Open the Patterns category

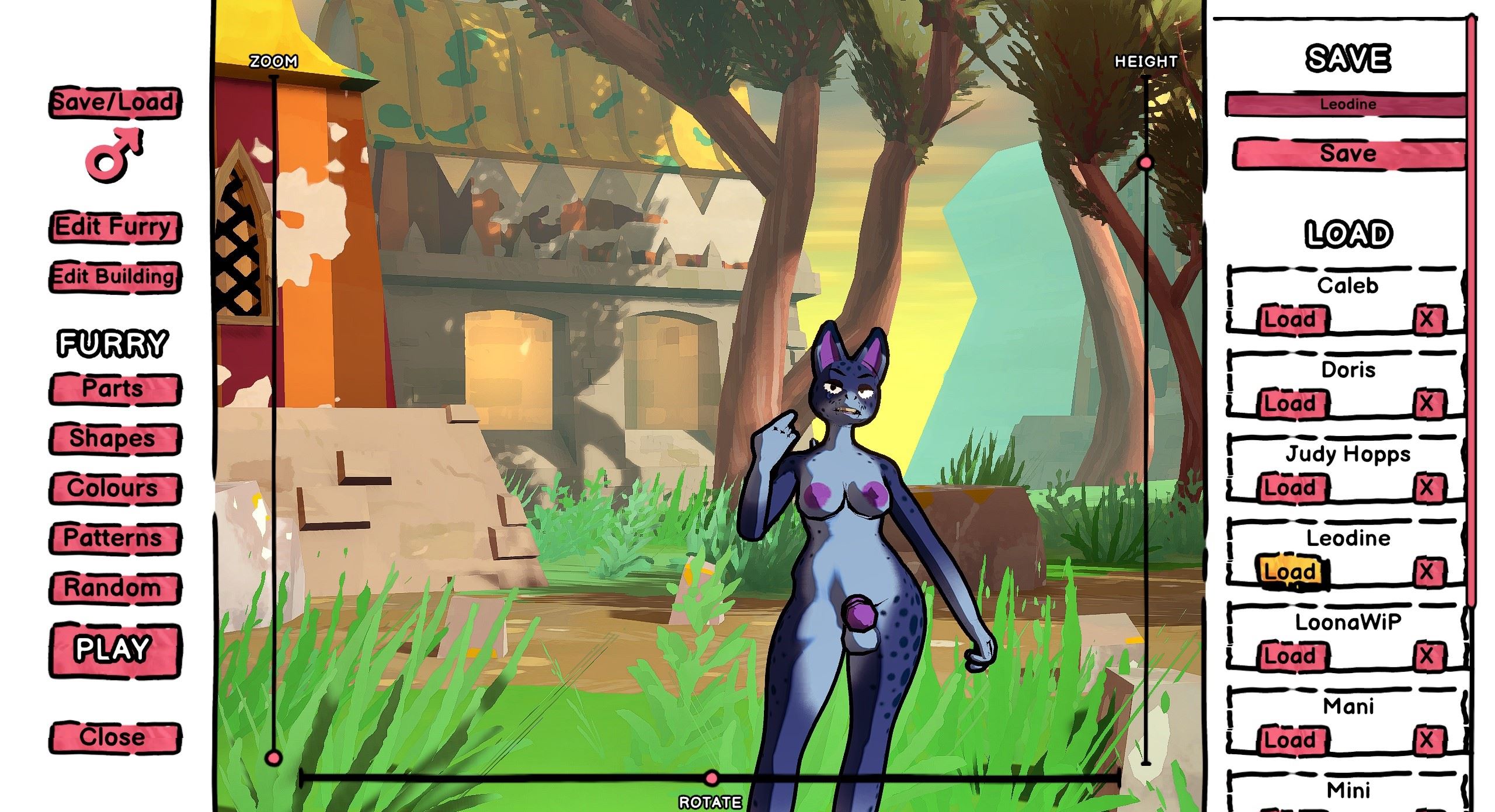pos(114,538)
